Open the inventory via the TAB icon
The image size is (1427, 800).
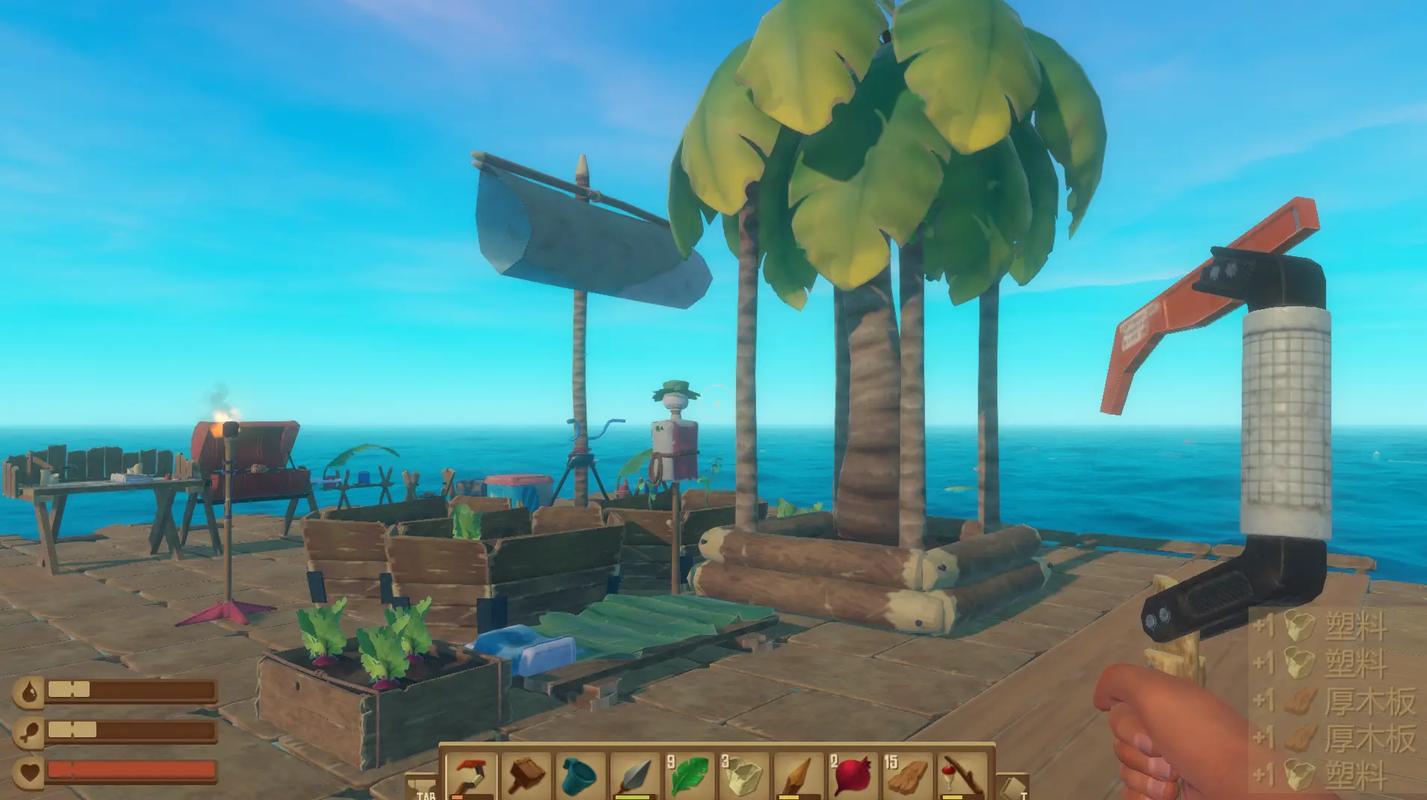tap(422, 787)
